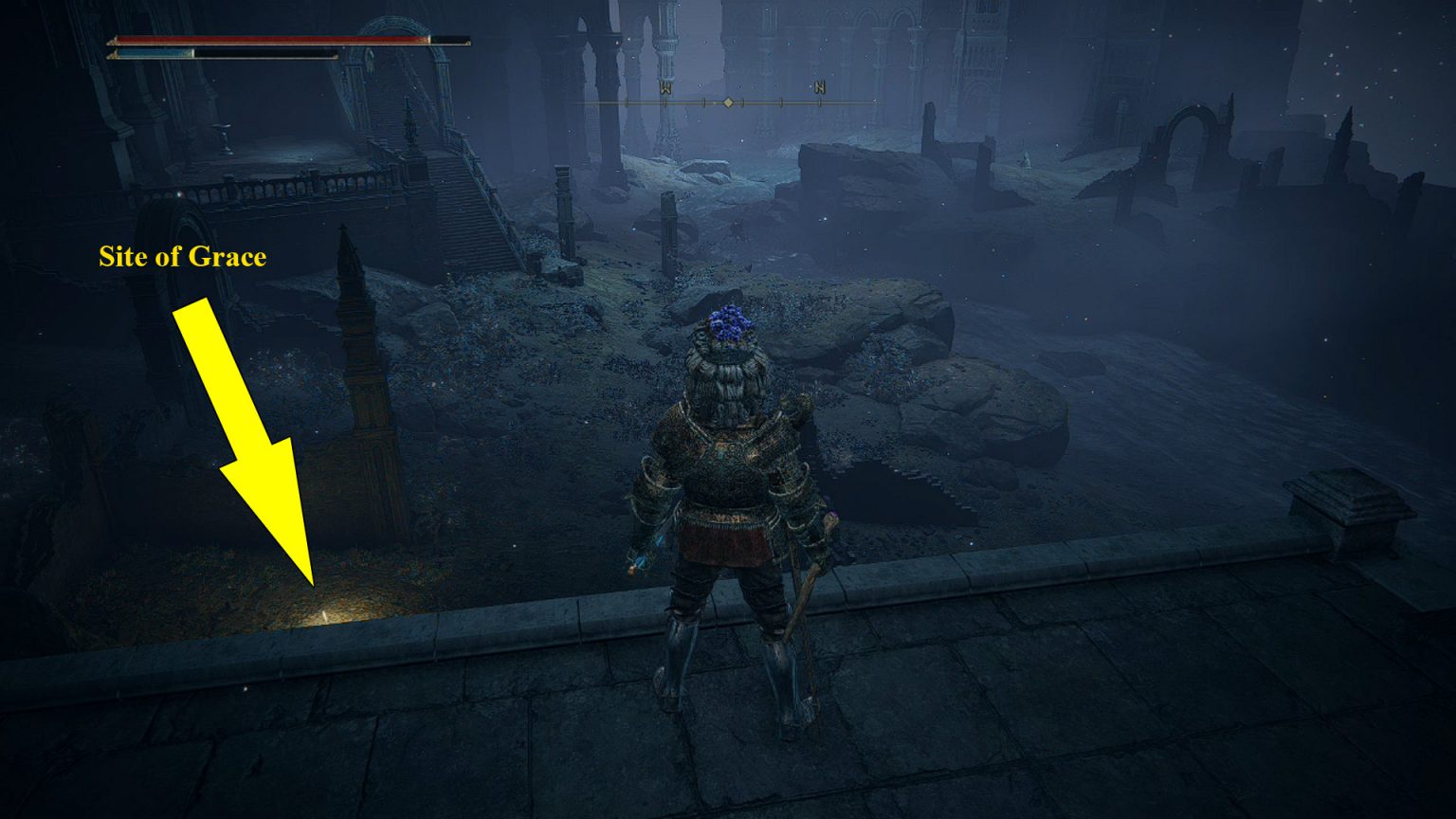Click the N cardinal marker on the compass
The height and width of the screenshot is (819, 1456).
(x=822, y=87)
